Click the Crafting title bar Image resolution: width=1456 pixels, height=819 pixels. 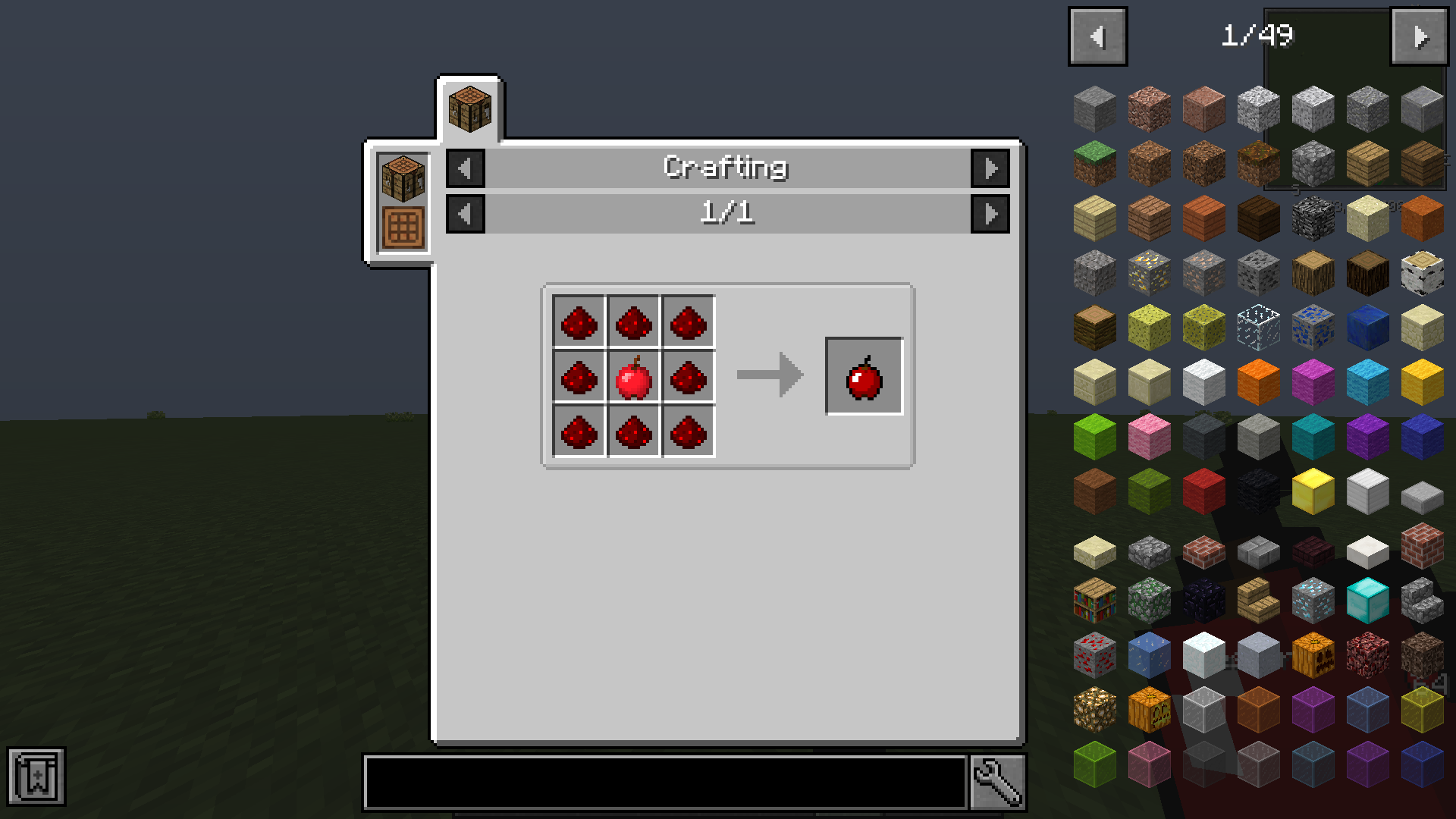pos(726,168)
